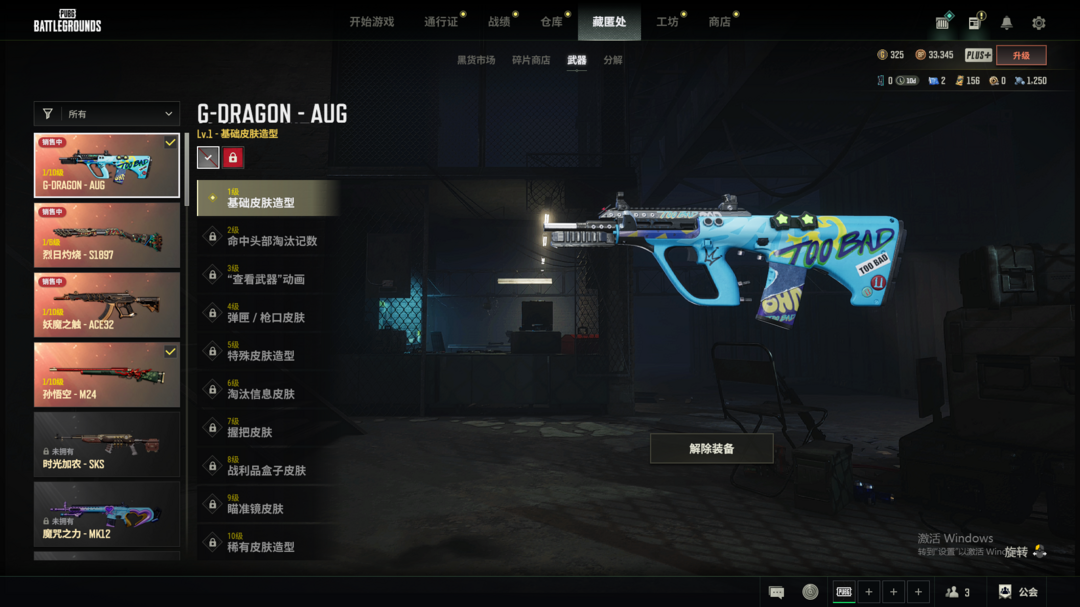Click the 解除装备 unequip button
The image size is (1080, 607).
tap(711, 449)
